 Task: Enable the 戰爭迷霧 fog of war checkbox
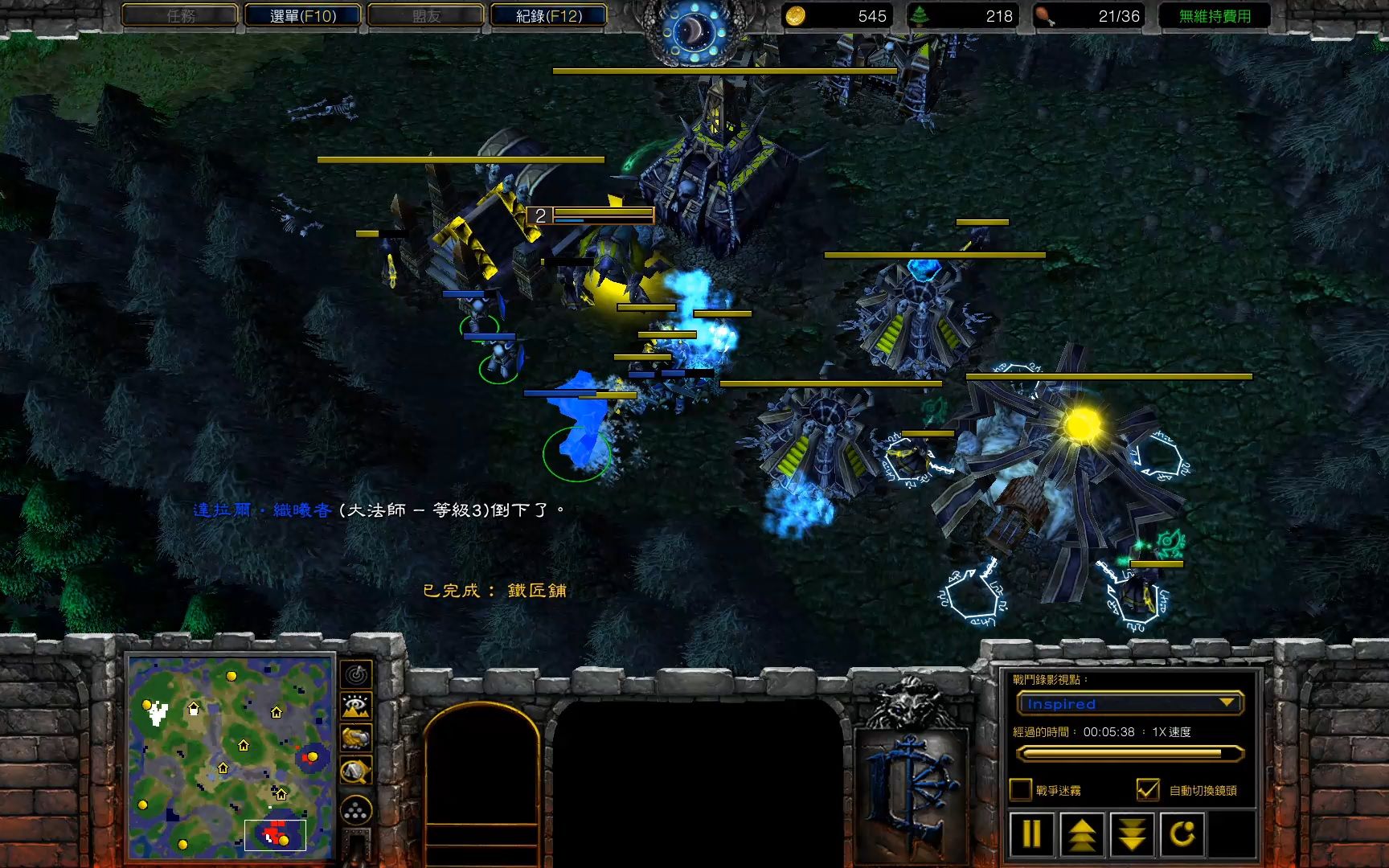pyautogui.click(x=1021, y=790)
